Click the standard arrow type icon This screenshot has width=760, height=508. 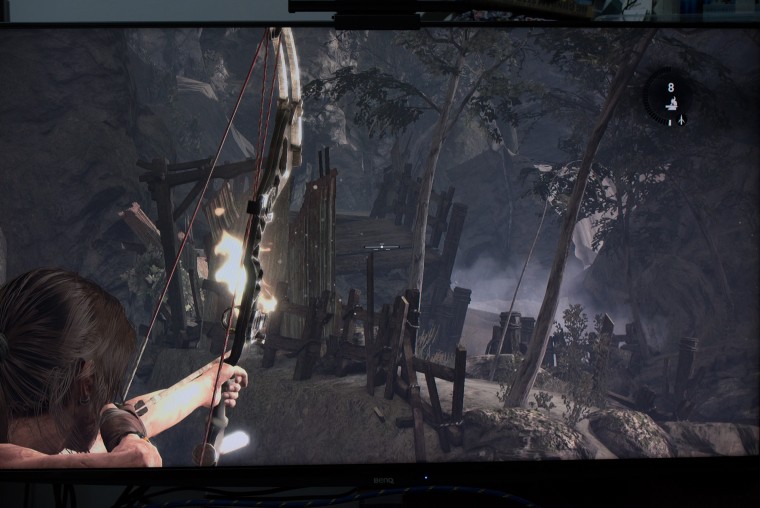click(x=681, y=120)
